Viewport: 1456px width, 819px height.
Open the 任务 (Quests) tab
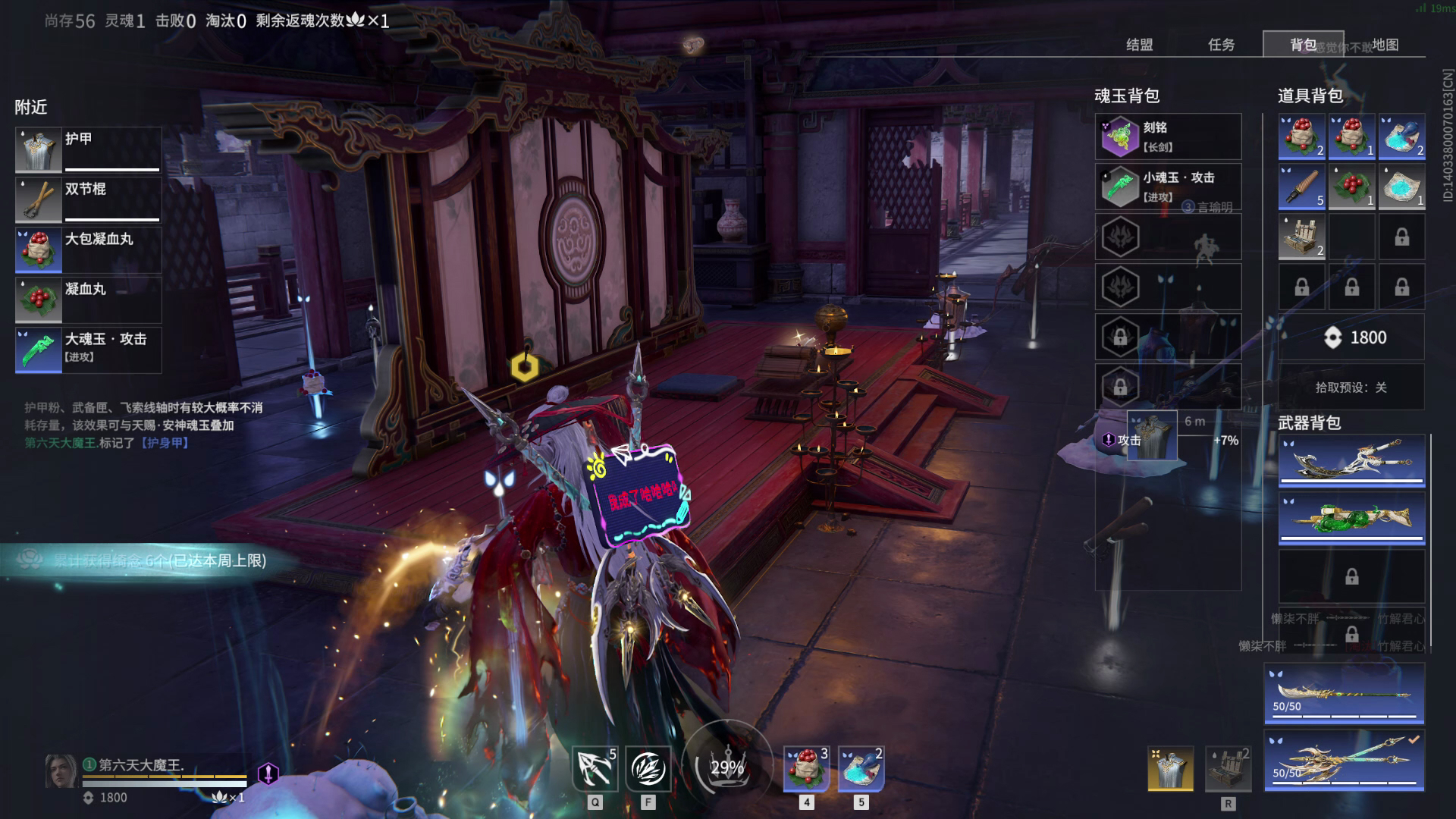click(x=1221, y=45)
